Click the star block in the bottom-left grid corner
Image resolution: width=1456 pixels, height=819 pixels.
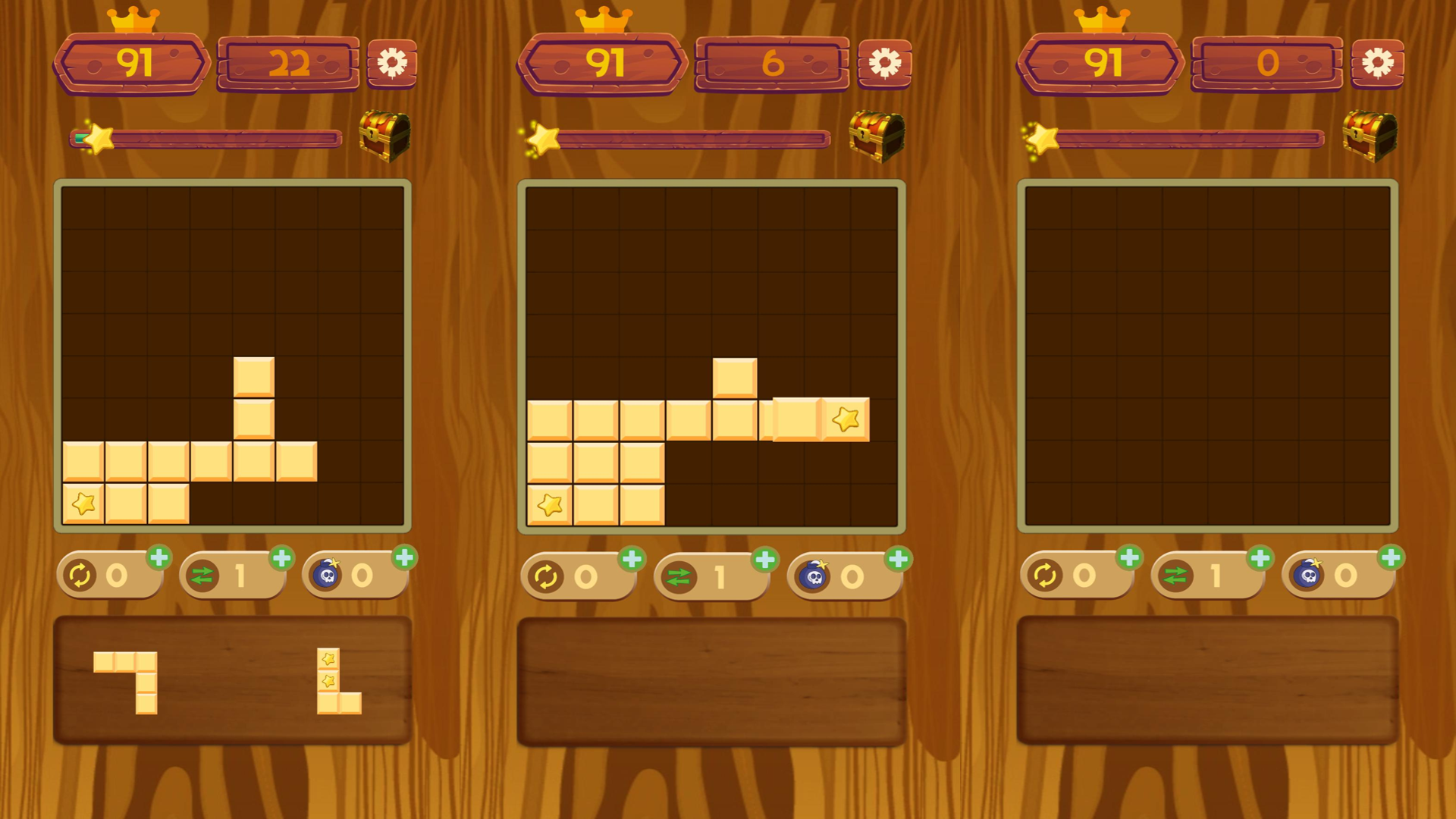83,501
